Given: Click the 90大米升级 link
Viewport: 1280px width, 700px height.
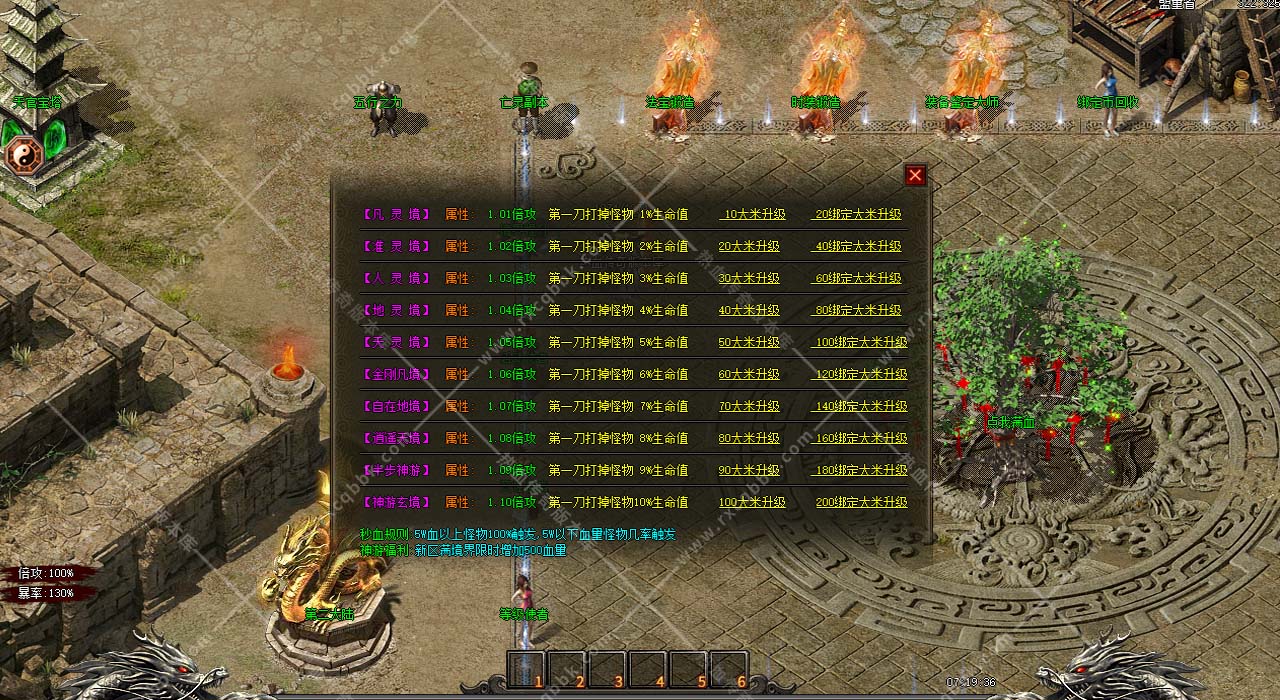Looking at the screenshot, I should point(749,470).
